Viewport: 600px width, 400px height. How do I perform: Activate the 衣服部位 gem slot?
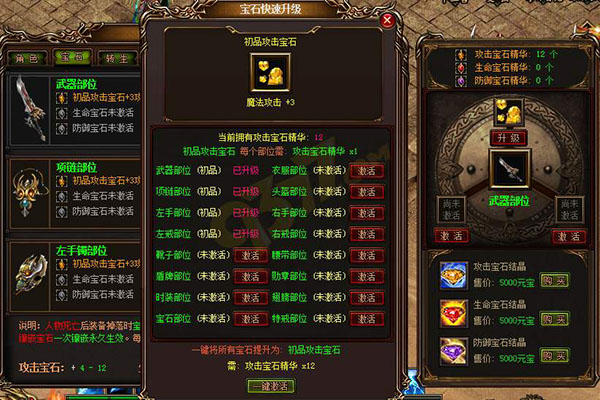(x=366, y=170)
